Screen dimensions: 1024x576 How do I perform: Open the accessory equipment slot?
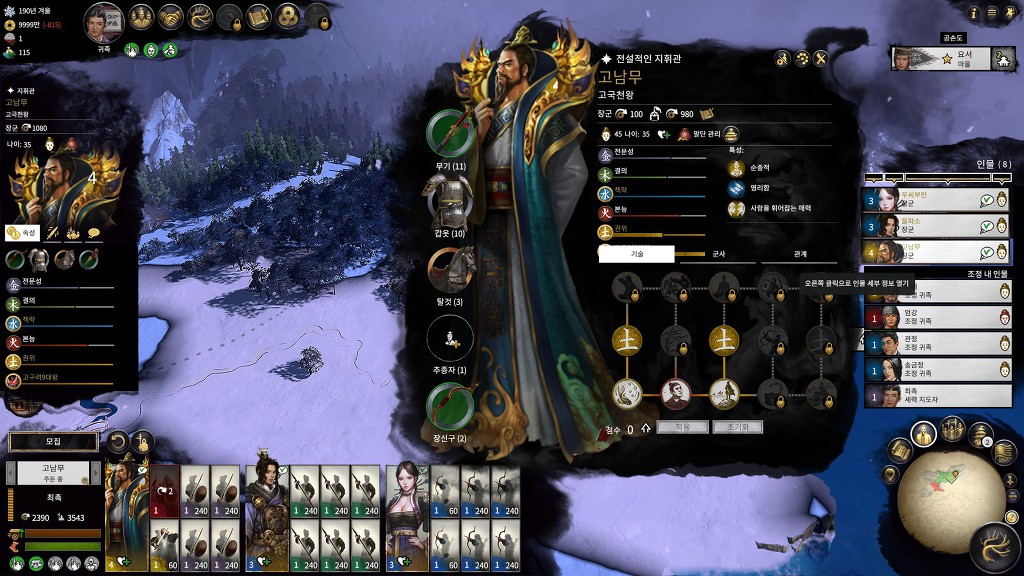tap(451, 407)
